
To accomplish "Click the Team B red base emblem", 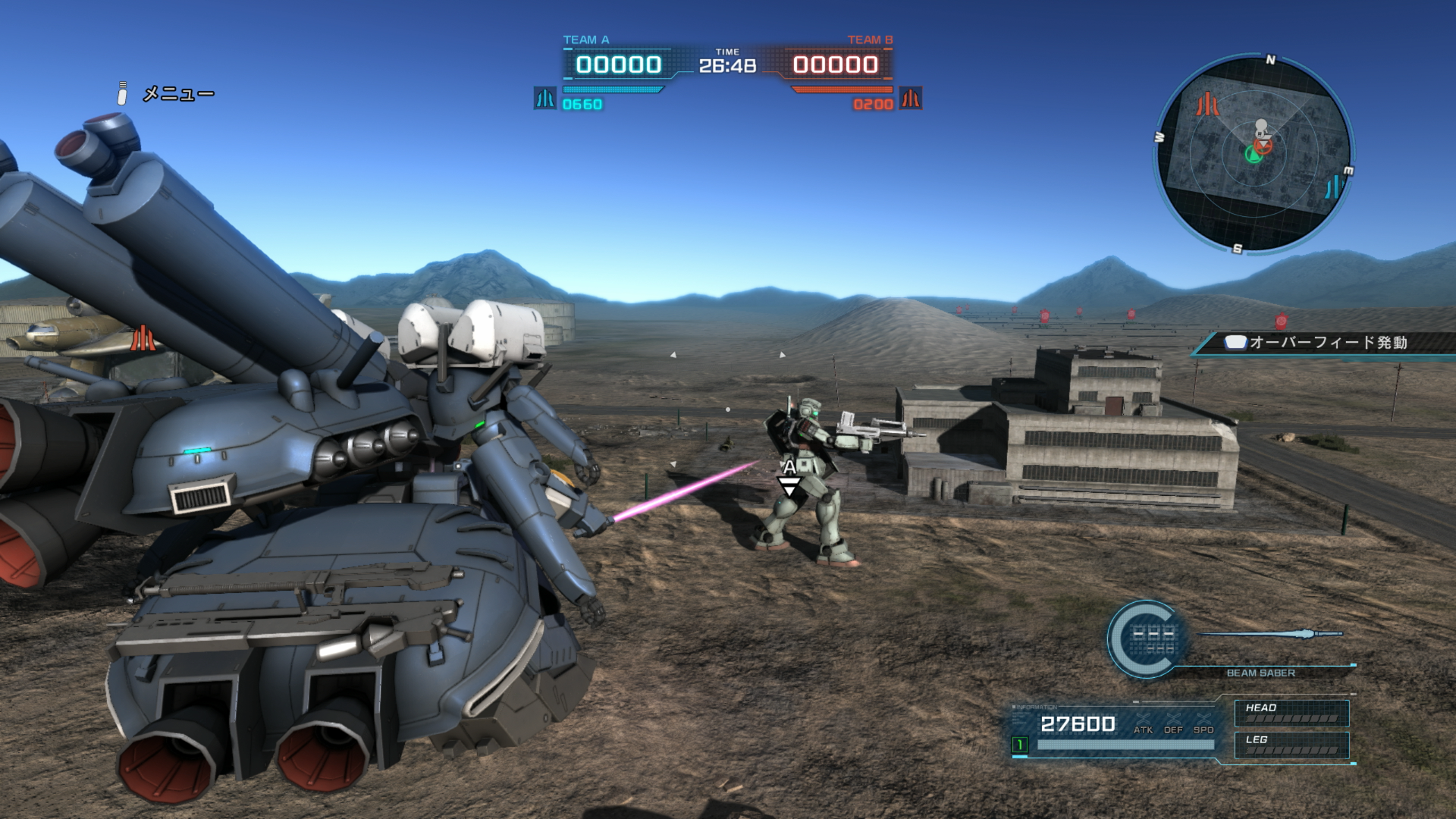I will pos(910,99).
